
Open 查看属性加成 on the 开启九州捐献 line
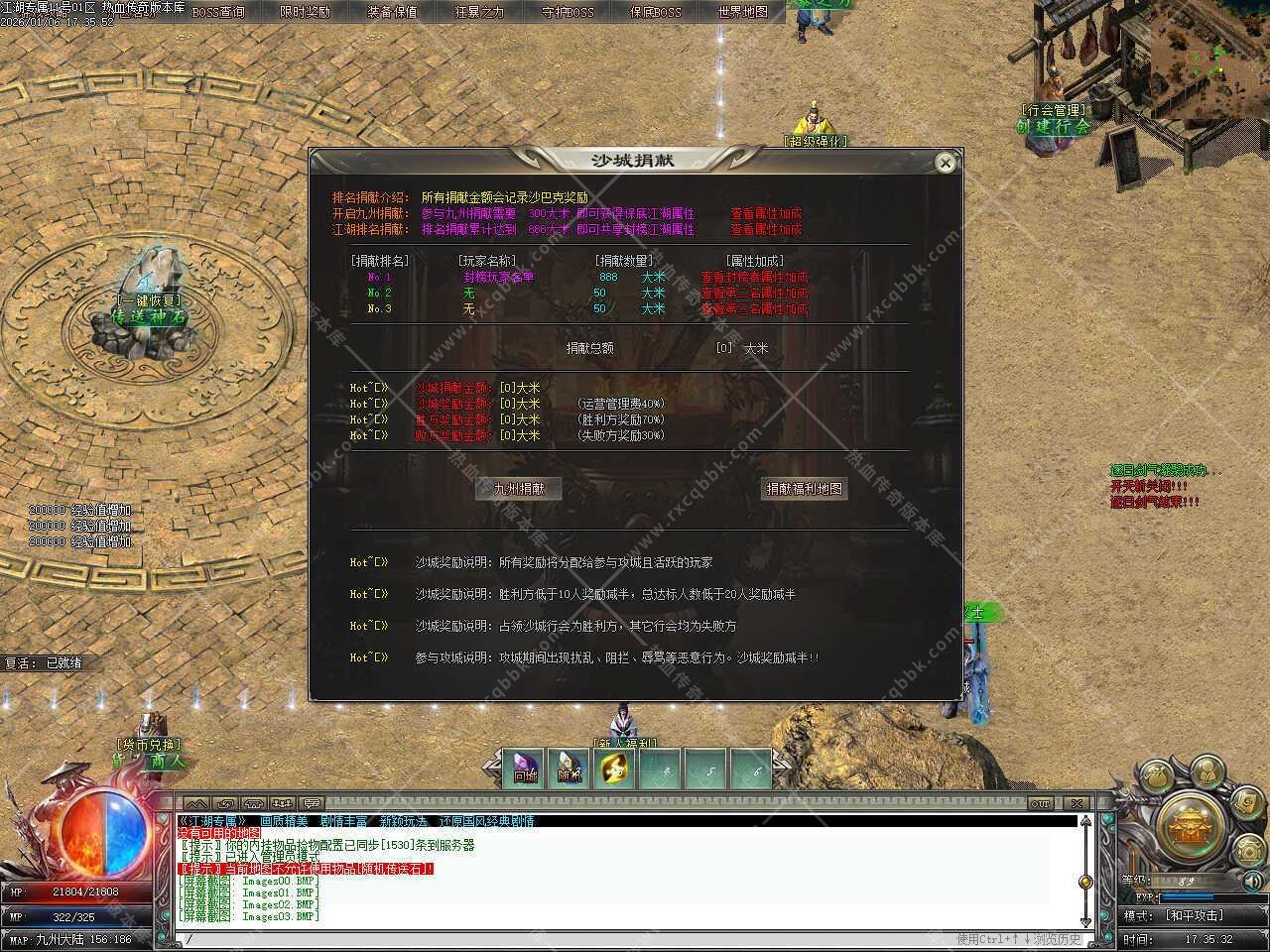766,213
